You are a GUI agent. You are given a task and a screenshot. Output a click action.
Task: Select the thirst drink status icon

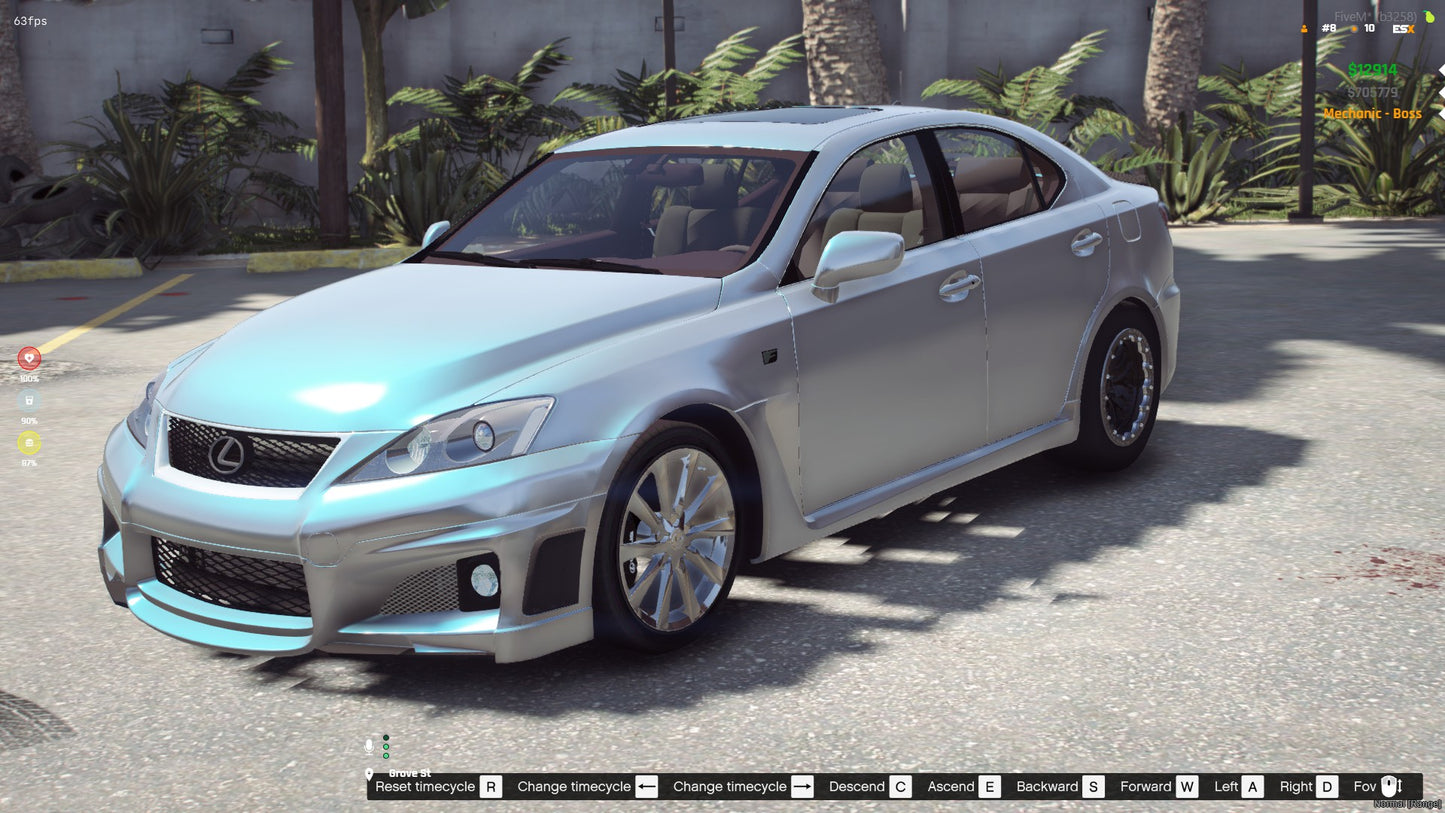[x=29, y=398]
